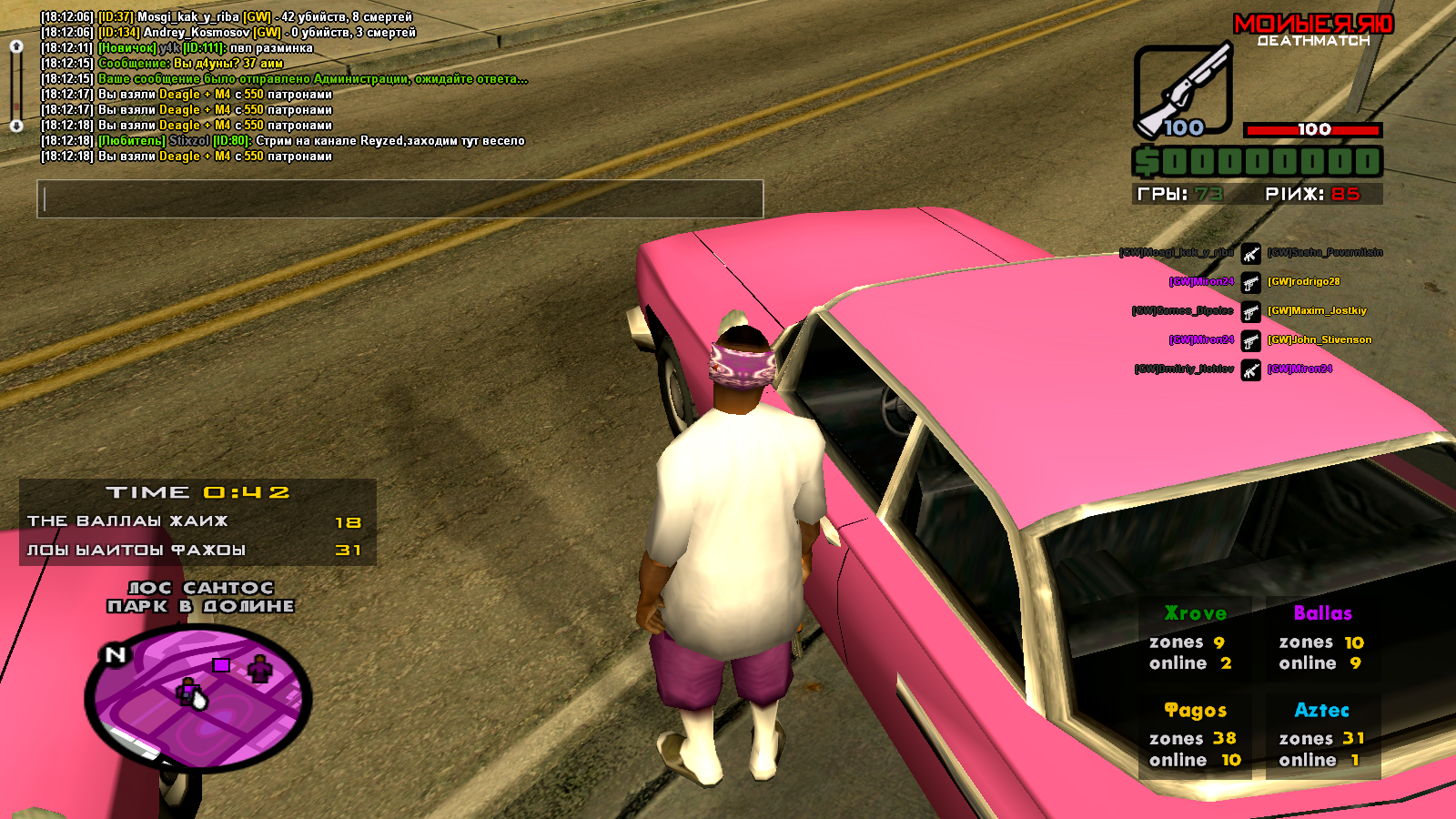Choose the Aztec gang stats panel

[x=1322, y=735]
